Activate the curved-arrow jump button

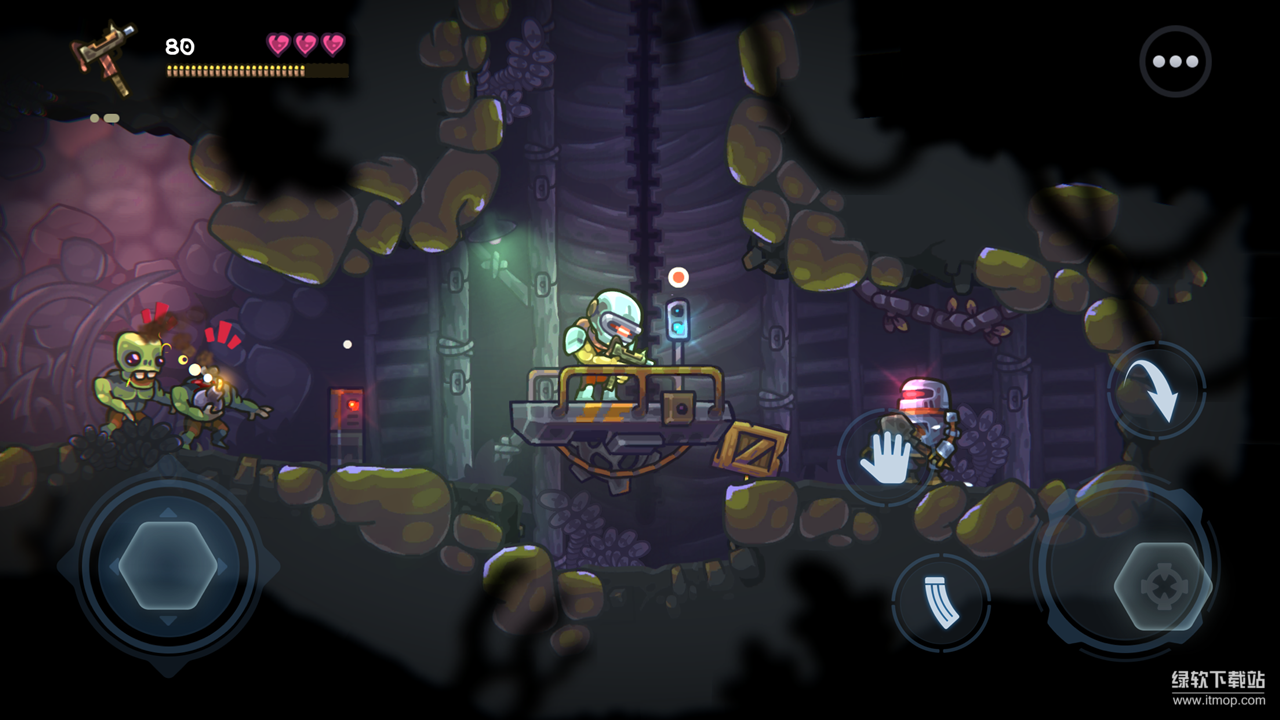pos(1157,391)
